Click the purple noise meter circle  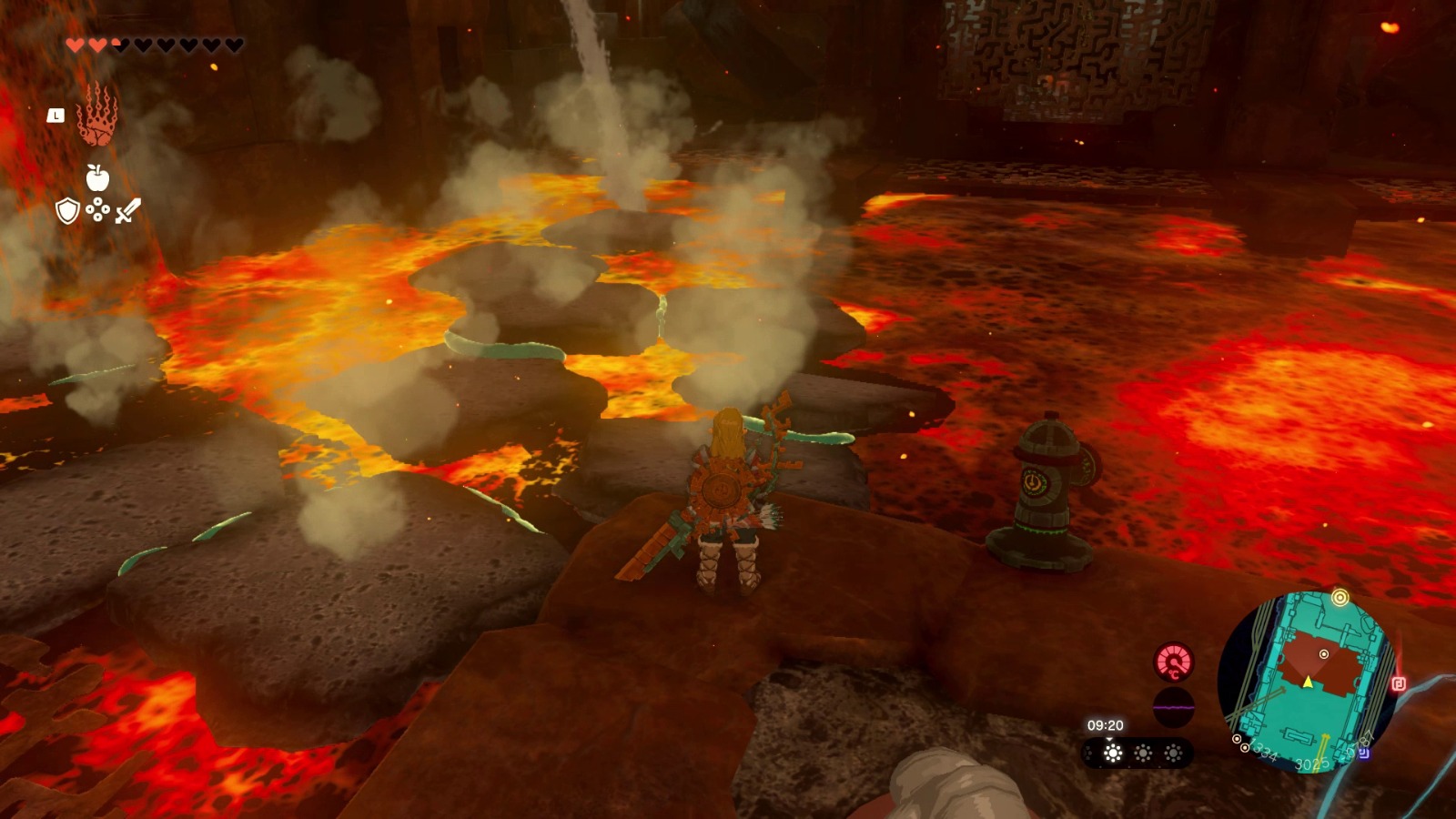(x=1173, y=706)
